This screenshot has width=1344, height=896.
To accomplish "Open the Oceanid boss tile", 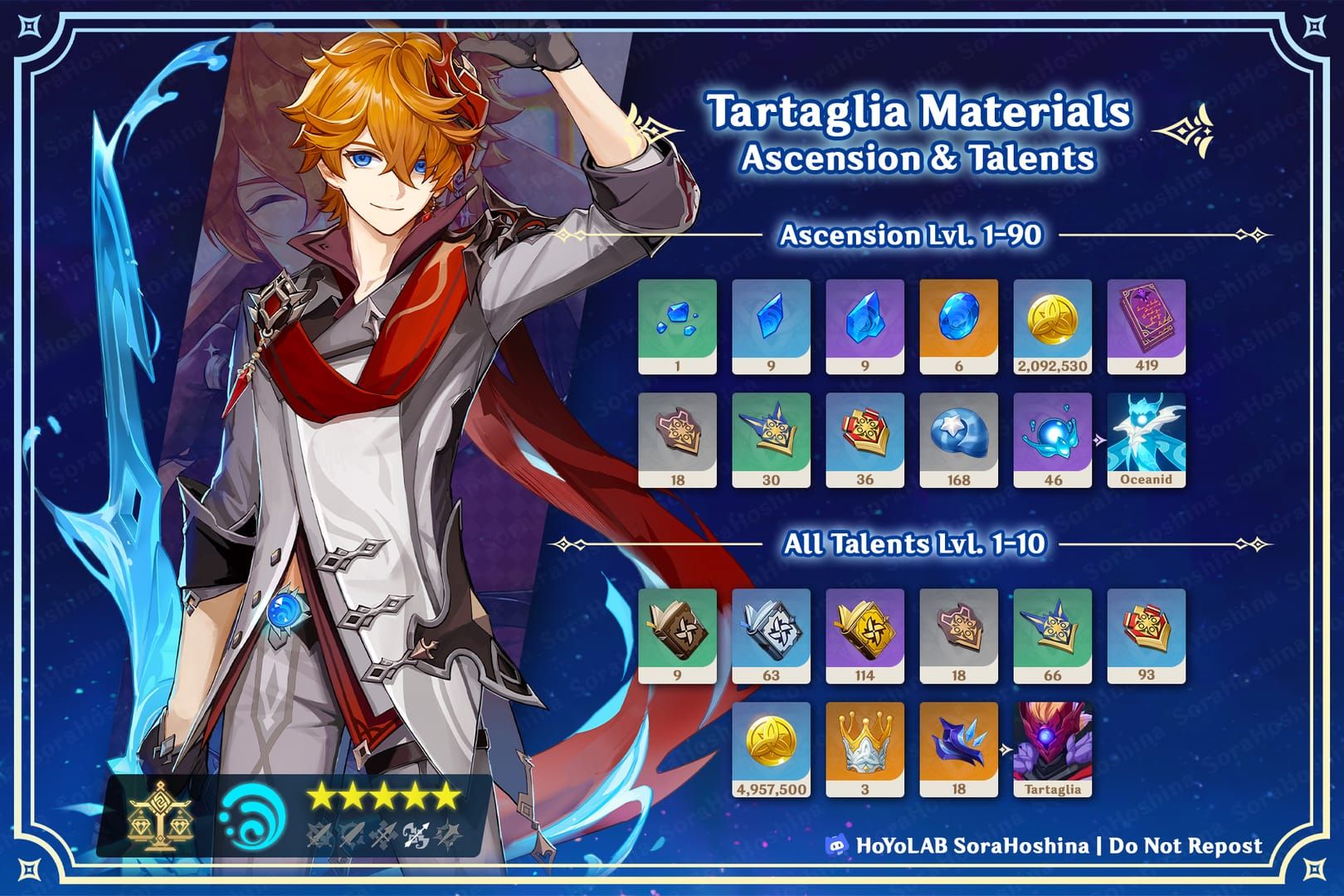I will point(1146,440).
